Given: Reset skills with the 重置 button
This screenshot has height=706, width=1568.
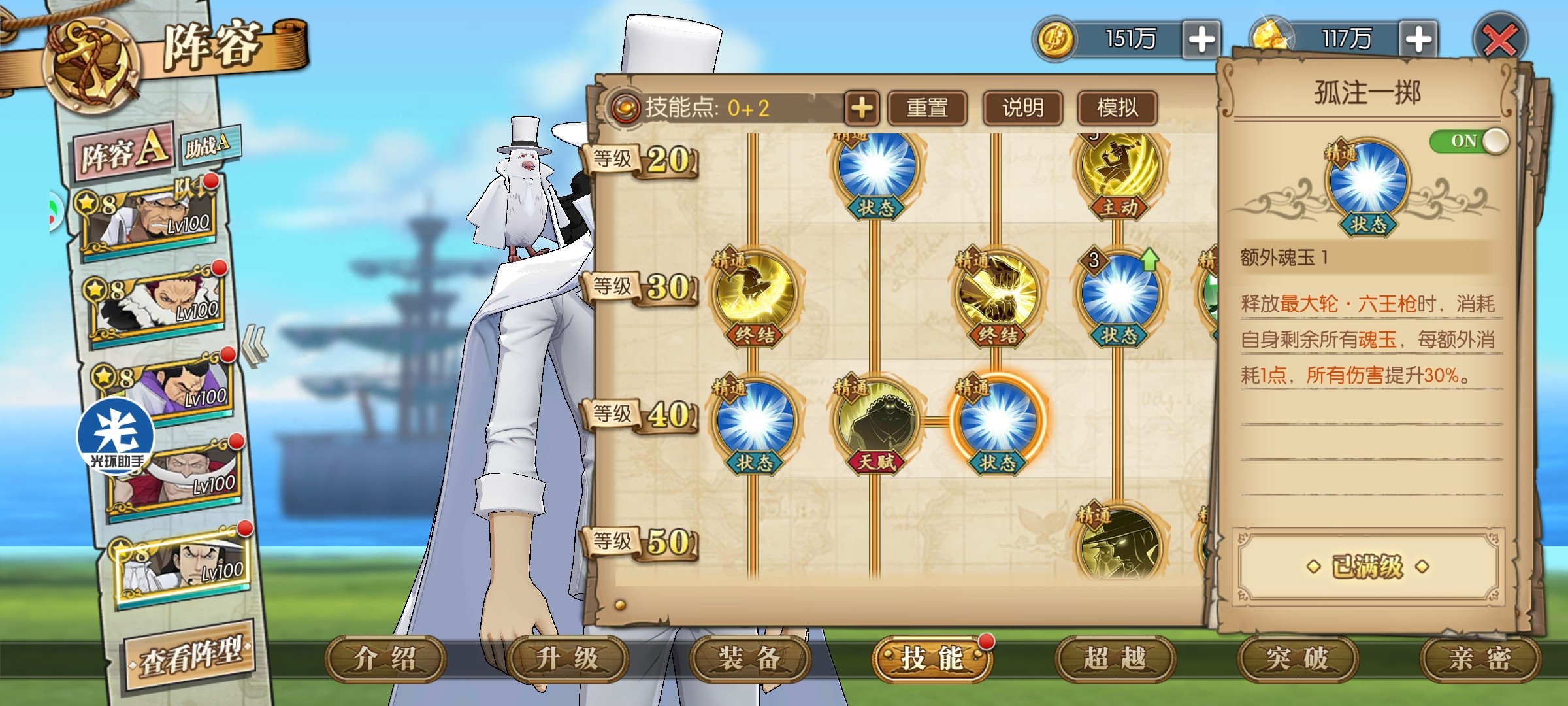Looking at the screenshot, I should tap(927, 108).
